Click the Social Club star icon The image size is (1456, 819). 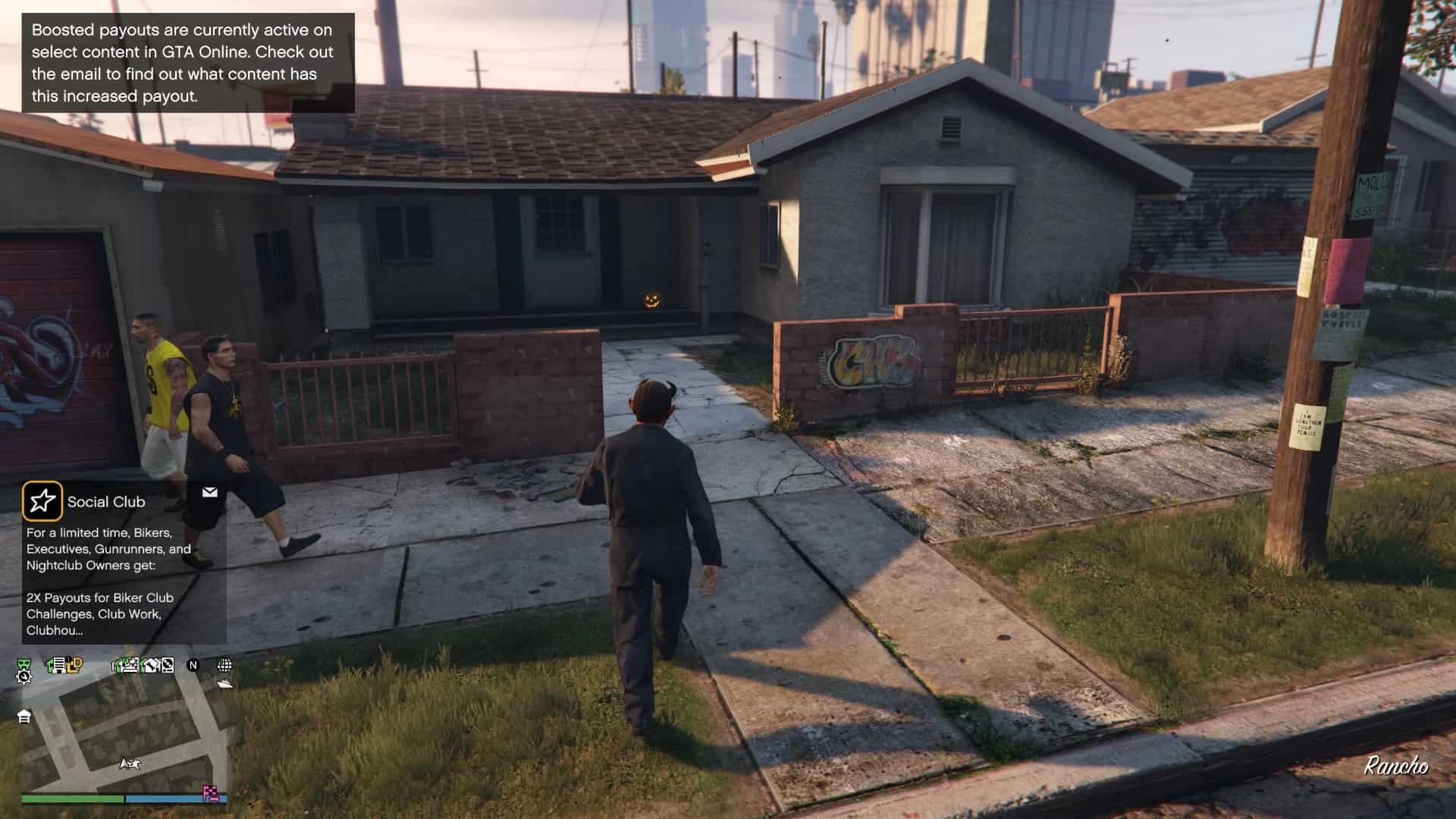[42, 501]
